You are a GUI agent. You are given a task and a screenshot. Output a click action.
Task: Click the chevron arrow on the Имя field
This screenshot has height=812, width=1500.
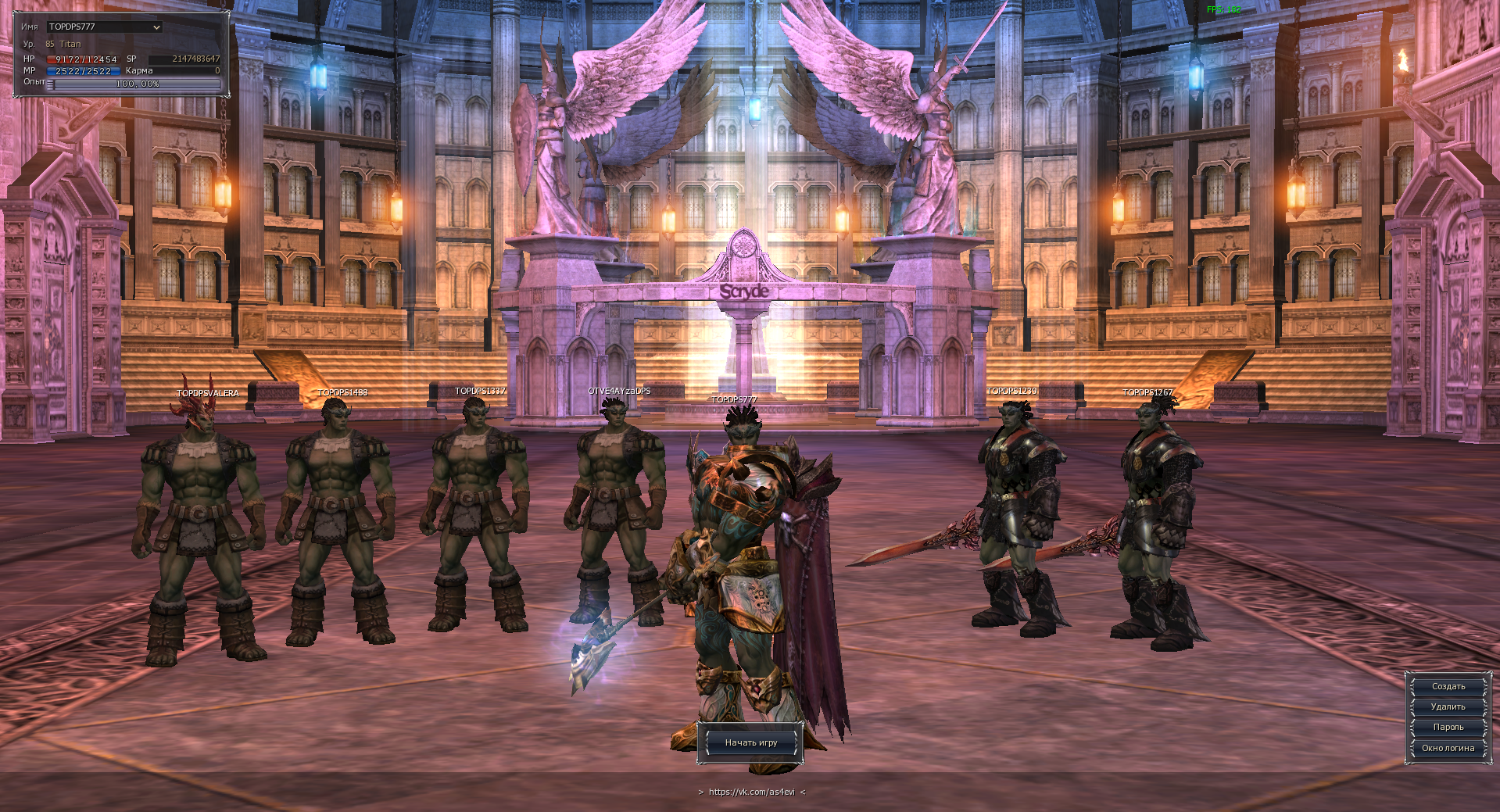(156, 26)
